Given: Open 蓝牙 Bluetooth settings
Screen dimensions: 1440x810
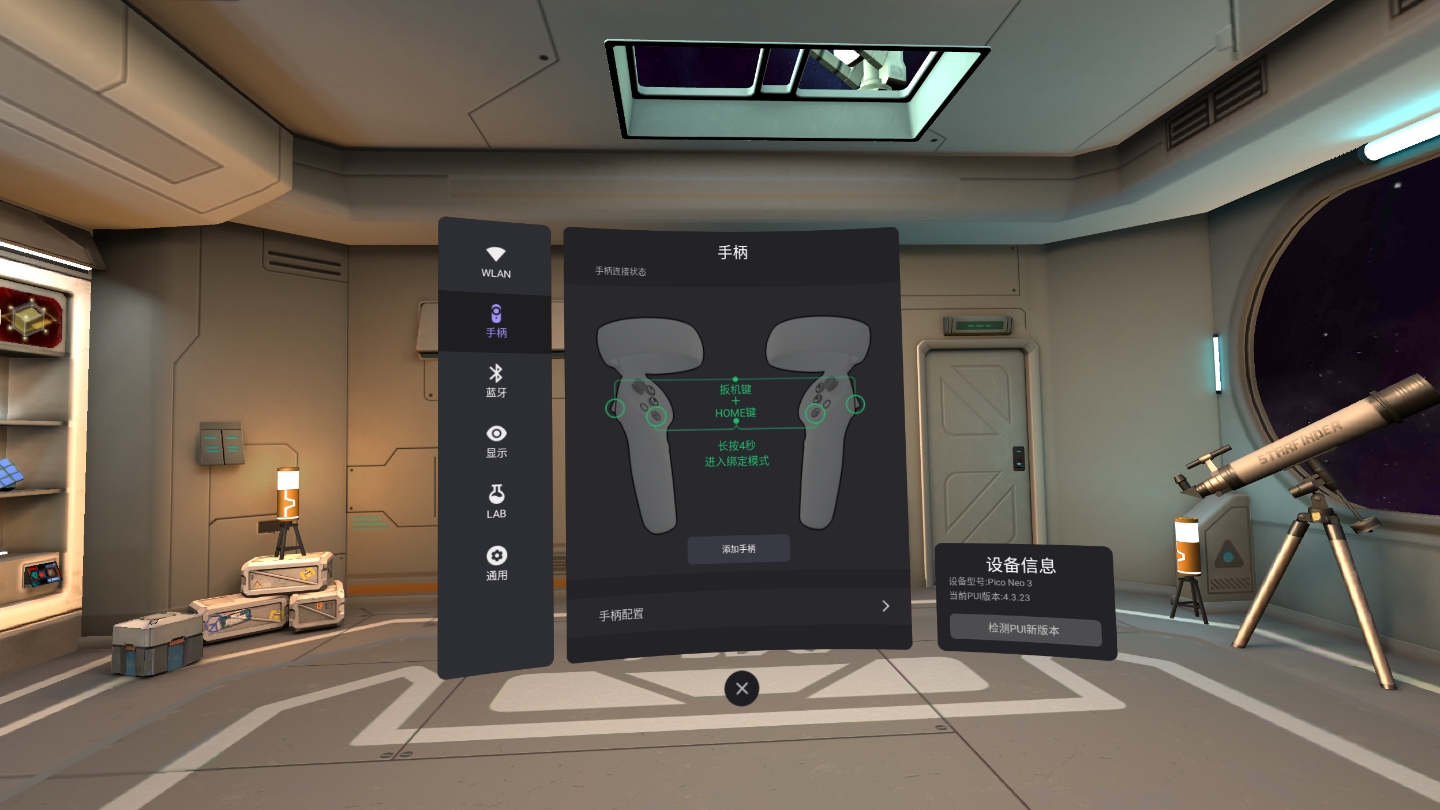Looking at the screenshot, I should point(495,382).
